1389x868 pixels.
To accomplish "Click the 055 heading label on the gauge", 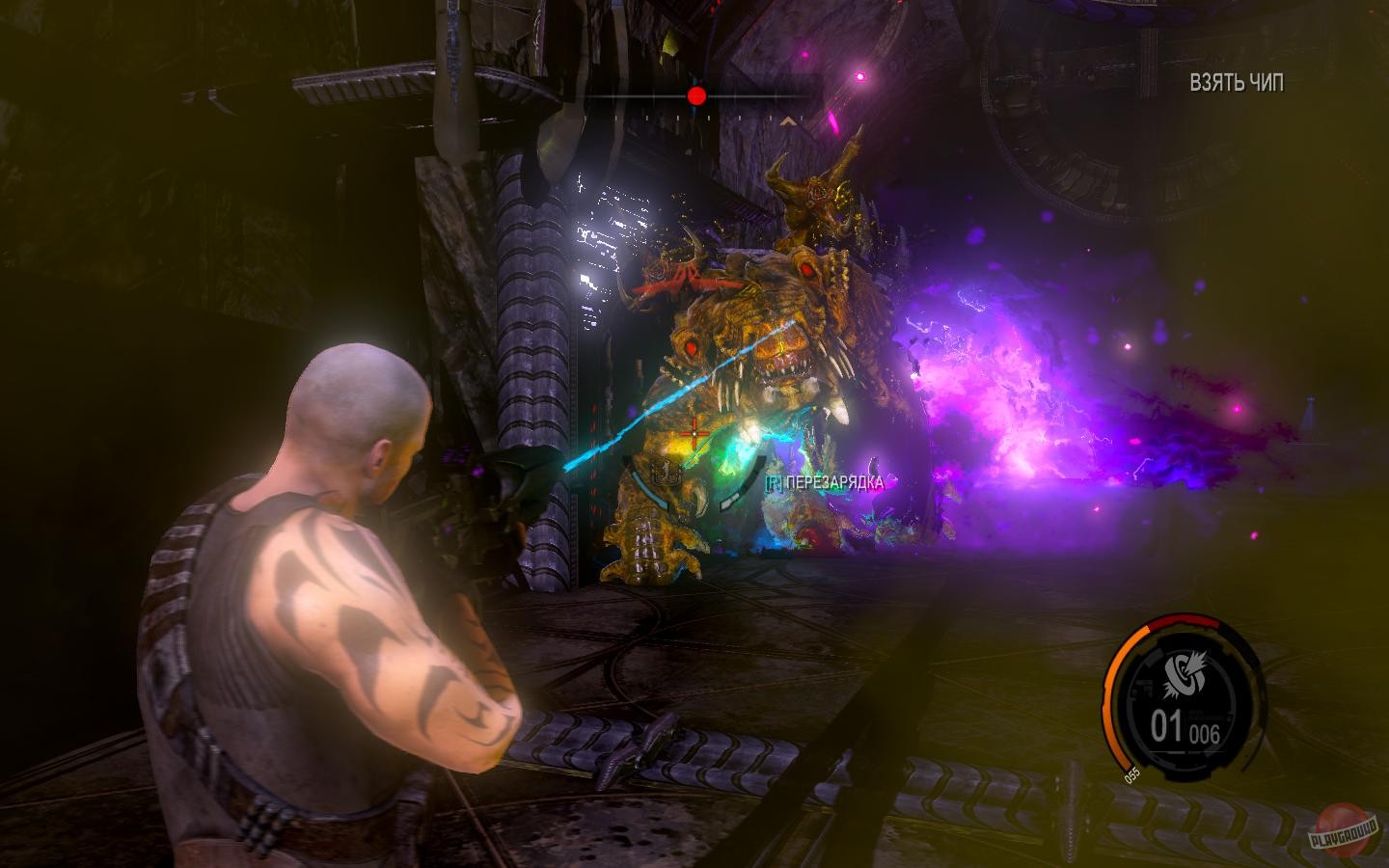I will (1130, 773).
